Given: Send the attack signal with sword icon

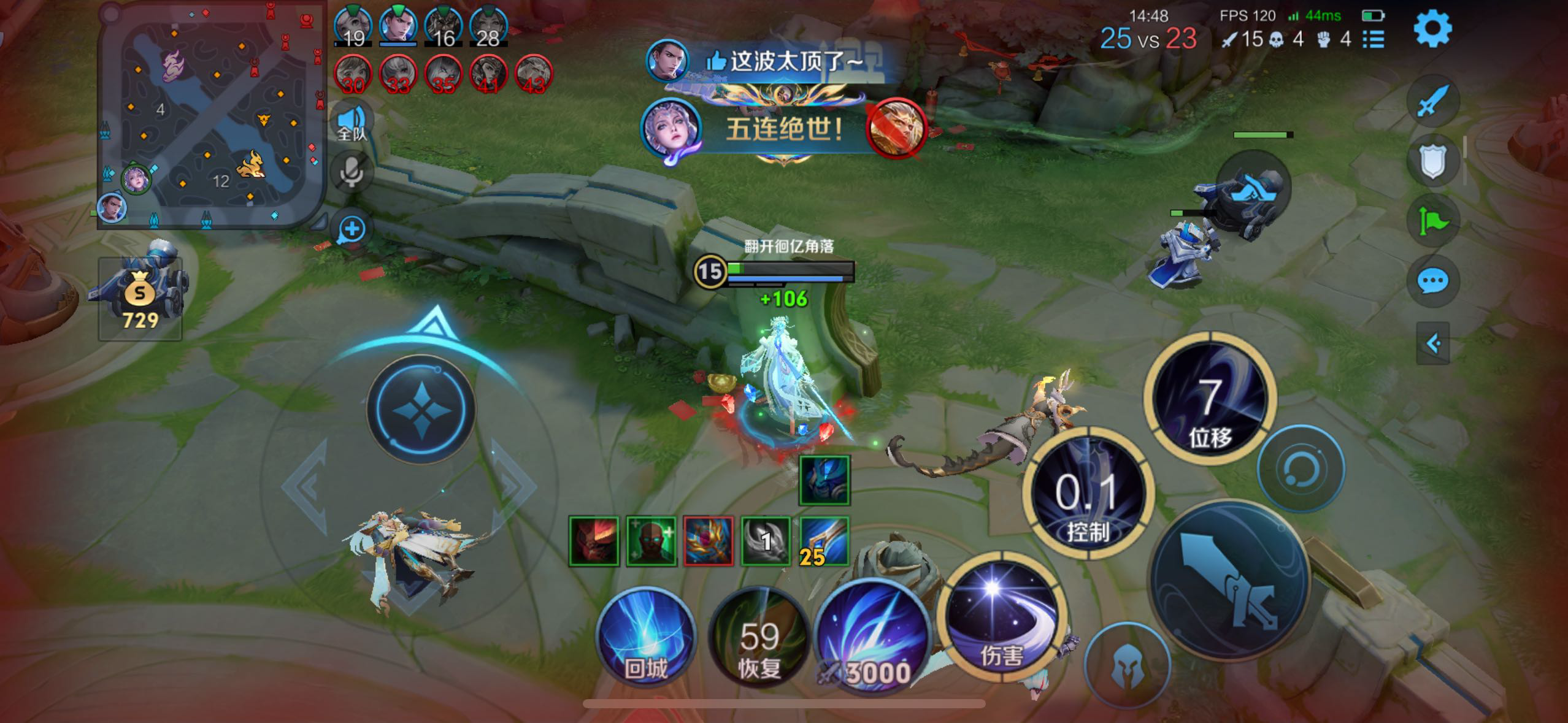Looking at the screenshot, I should pos(1432,100).
